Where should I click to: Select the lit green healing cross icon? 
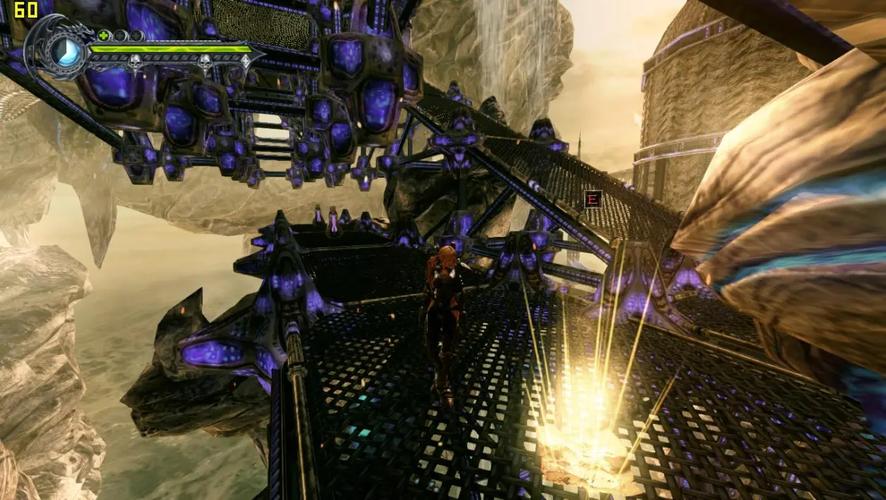103,35
